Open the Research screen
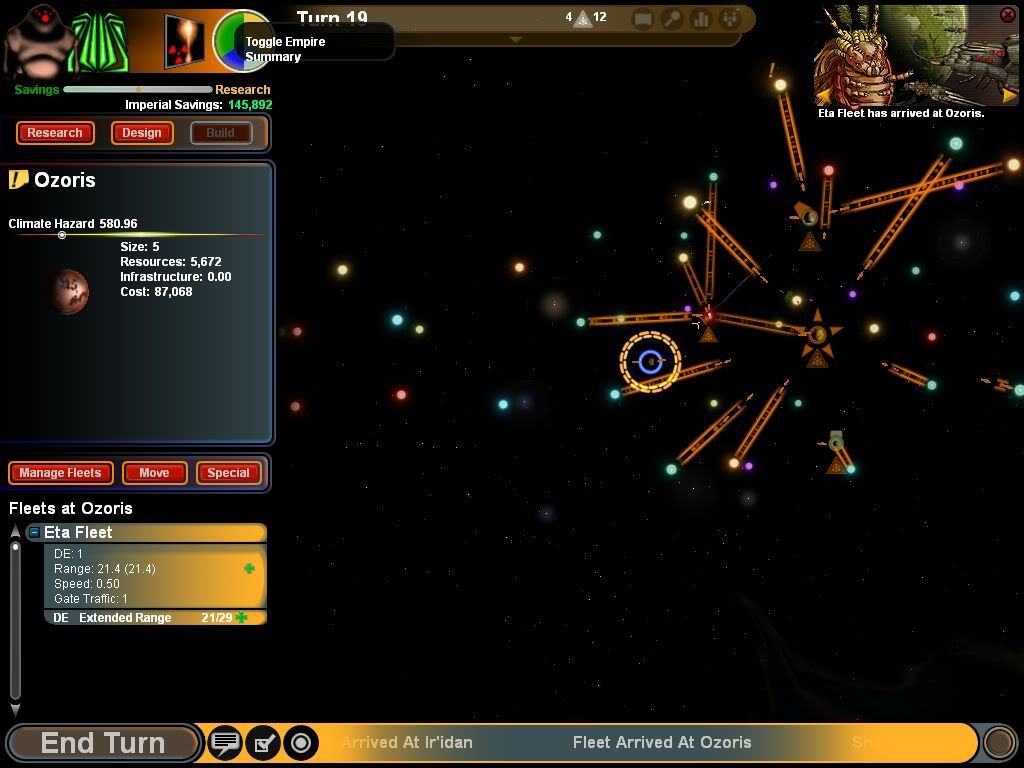Image resolution: width=1024 pixels, height=768 pixels. pyautogui.click(x=55, y=133)
